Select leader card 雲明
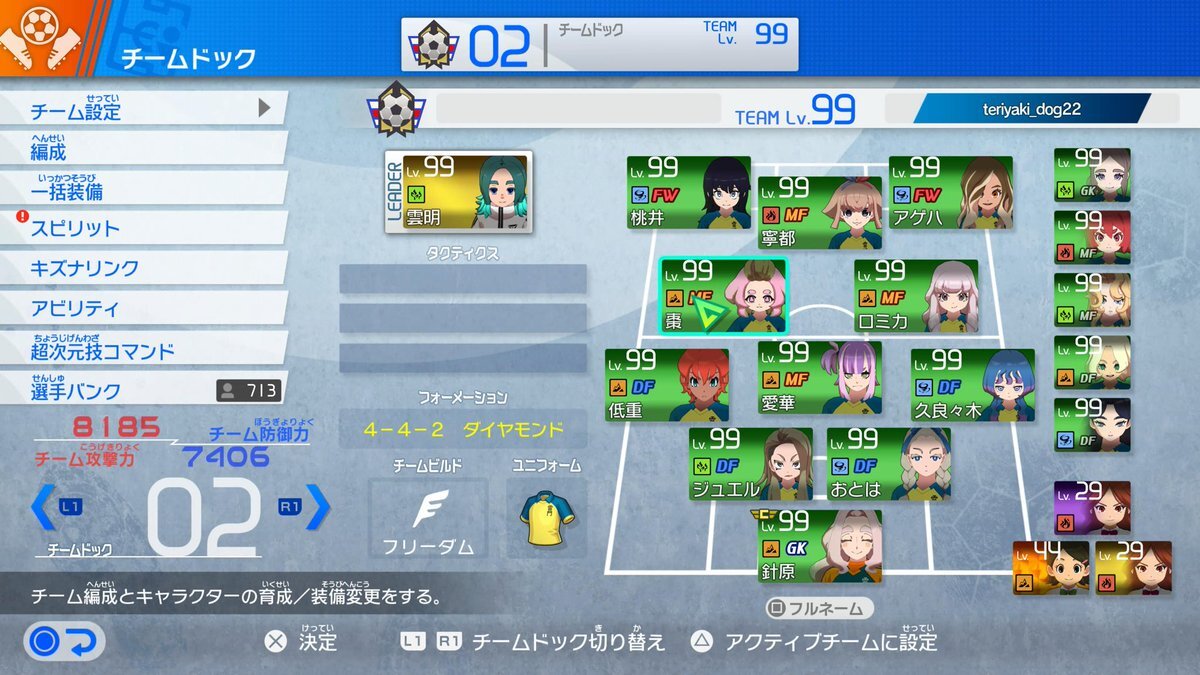The height and width of the screenshot is (675, 1200). (x=442, y=191)
